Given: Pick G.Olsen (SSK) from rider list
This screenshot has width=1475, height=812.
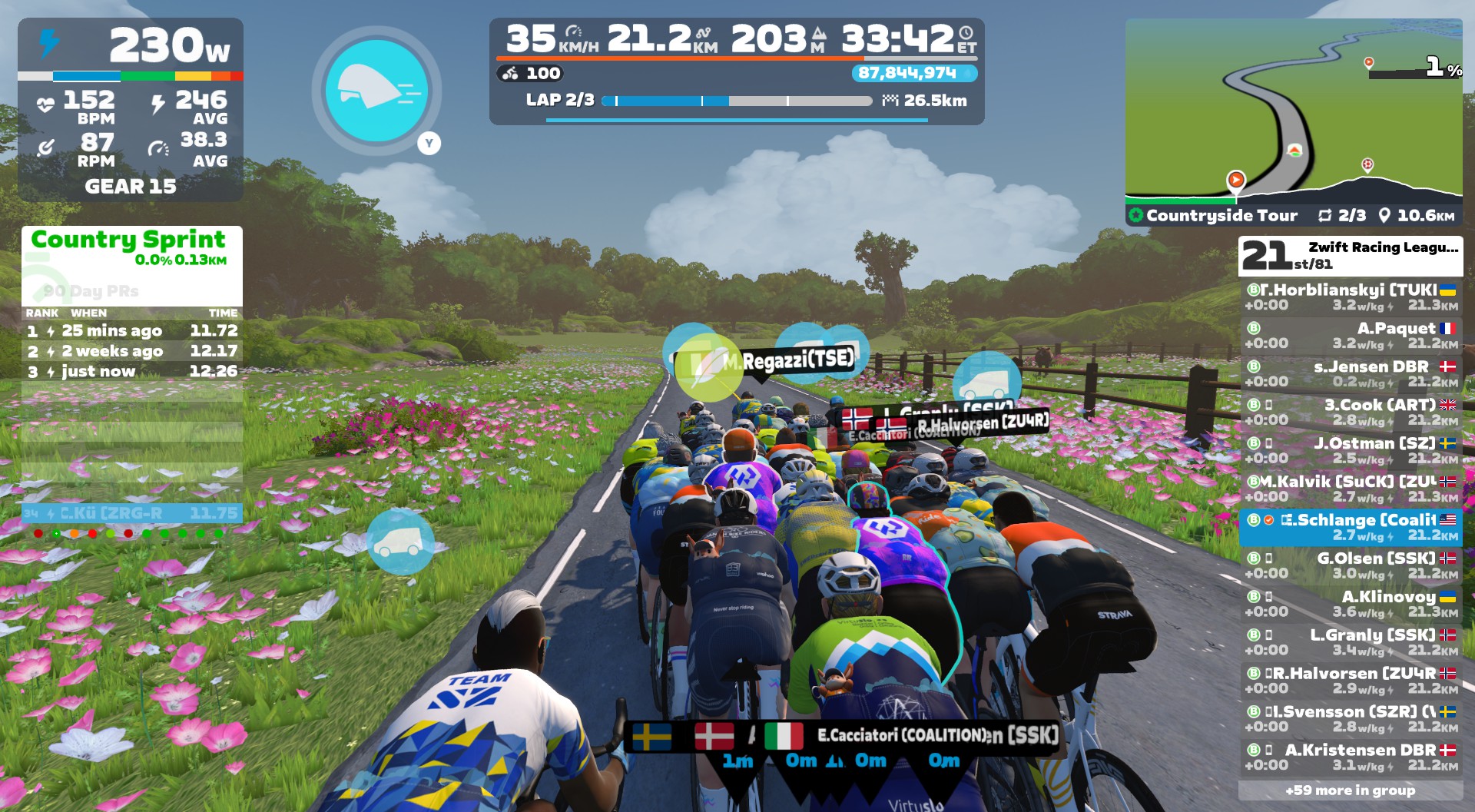Looking at the screenshot, I should 1350,566.
